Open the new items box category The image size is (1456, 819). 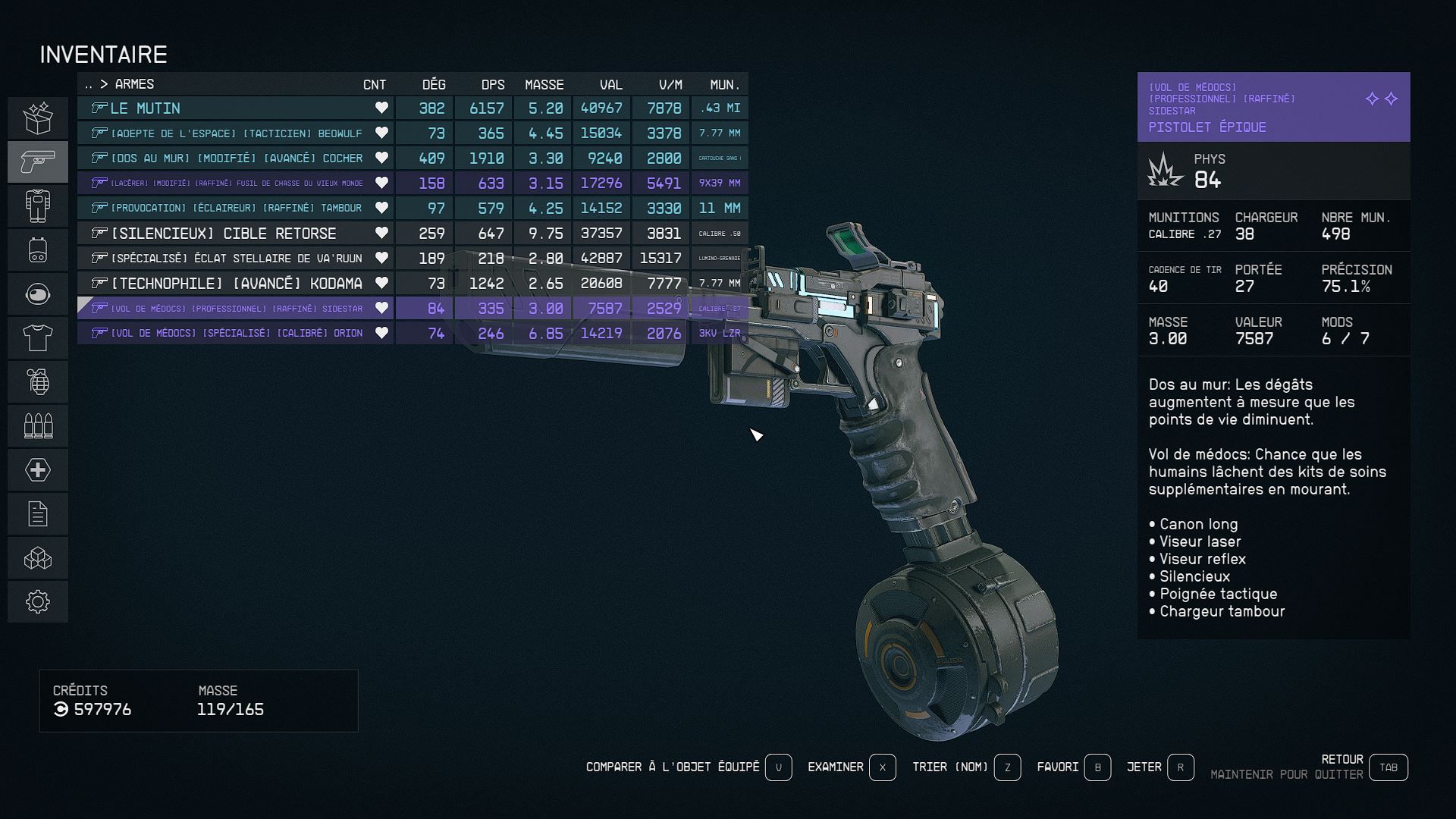(x=38, y=118)
